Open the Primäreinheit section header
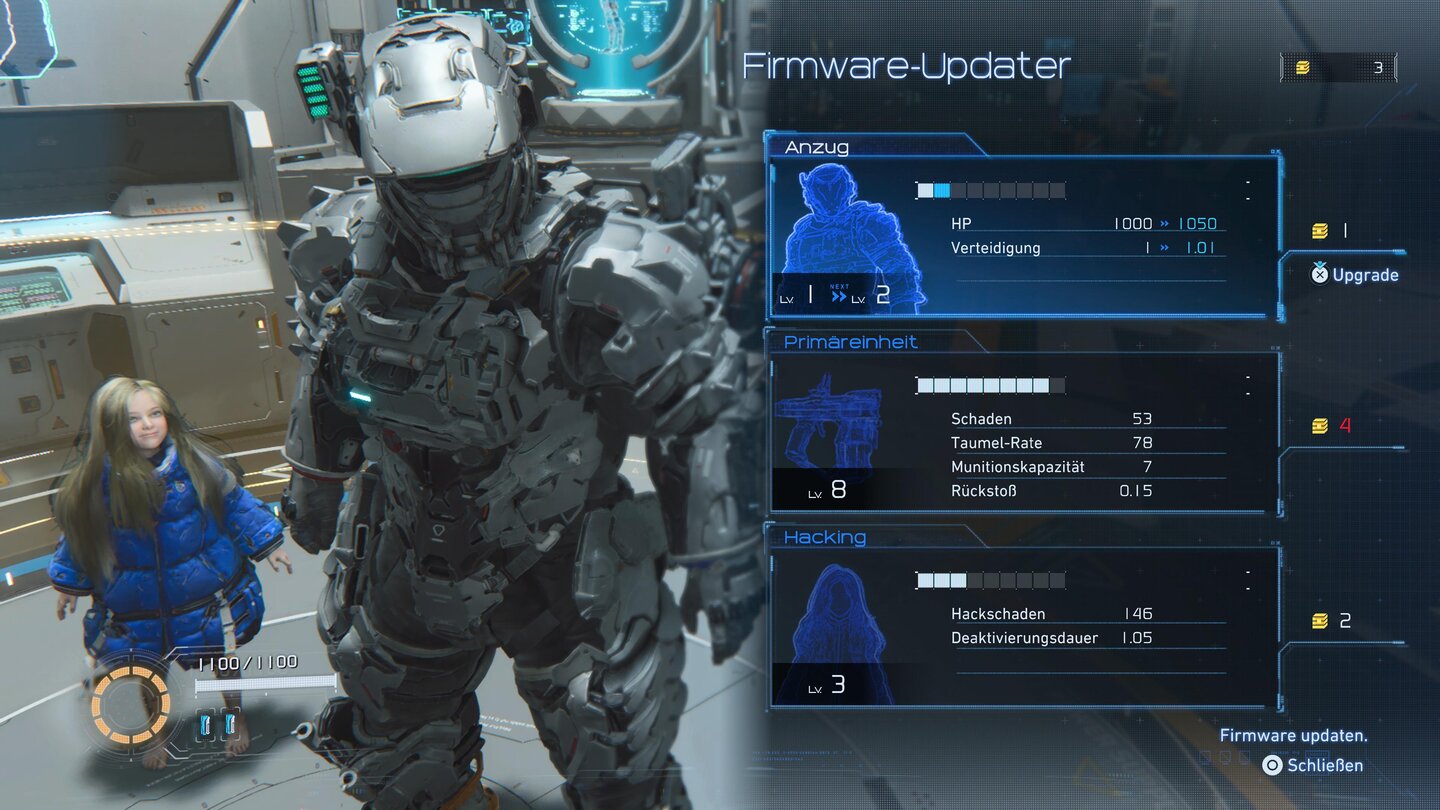 [x=851, y=341]
